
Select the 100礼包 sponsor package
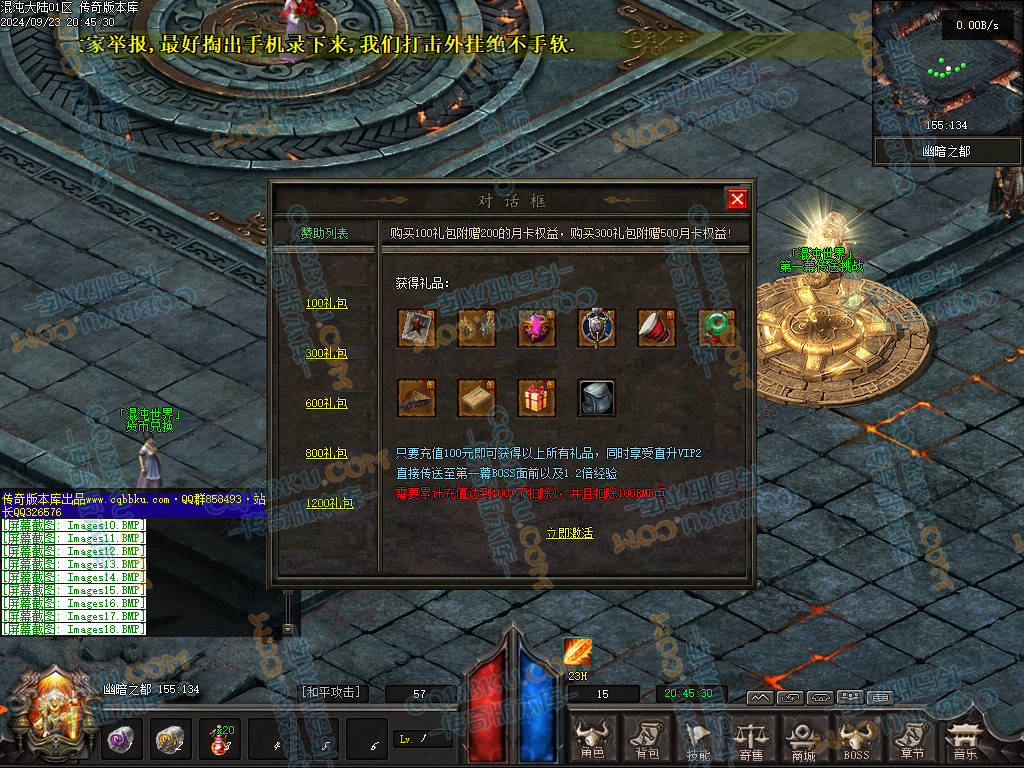coord(326,303)
